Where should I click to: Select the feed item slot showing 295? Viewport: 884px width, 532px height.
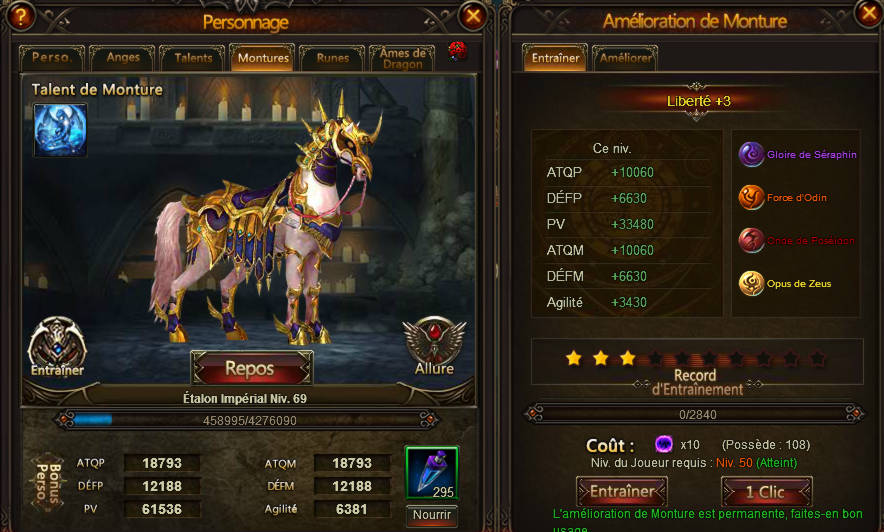point(432,473)
